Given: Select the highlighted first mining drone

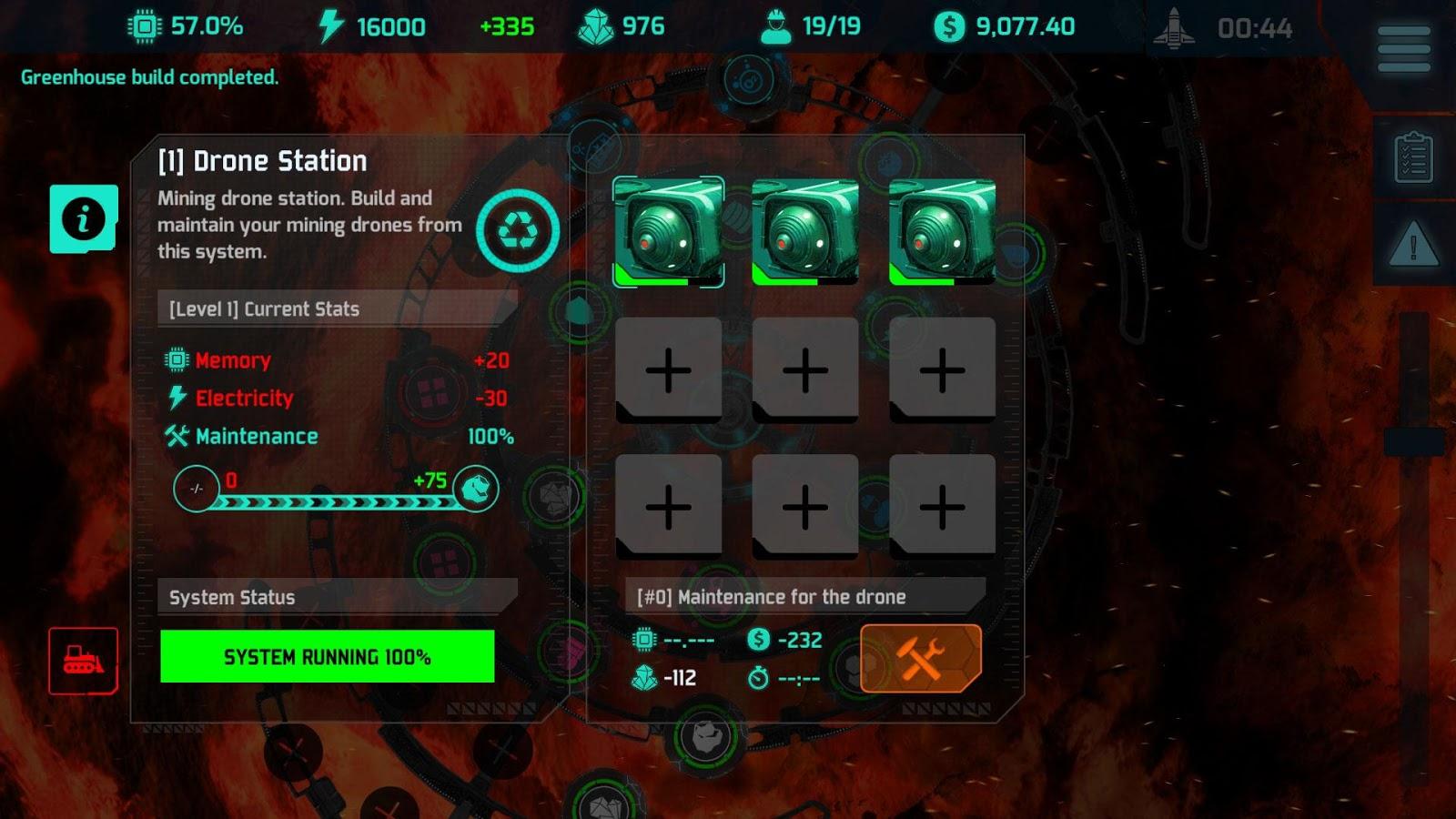Looking at the screenshot, I should pos(669,232).
